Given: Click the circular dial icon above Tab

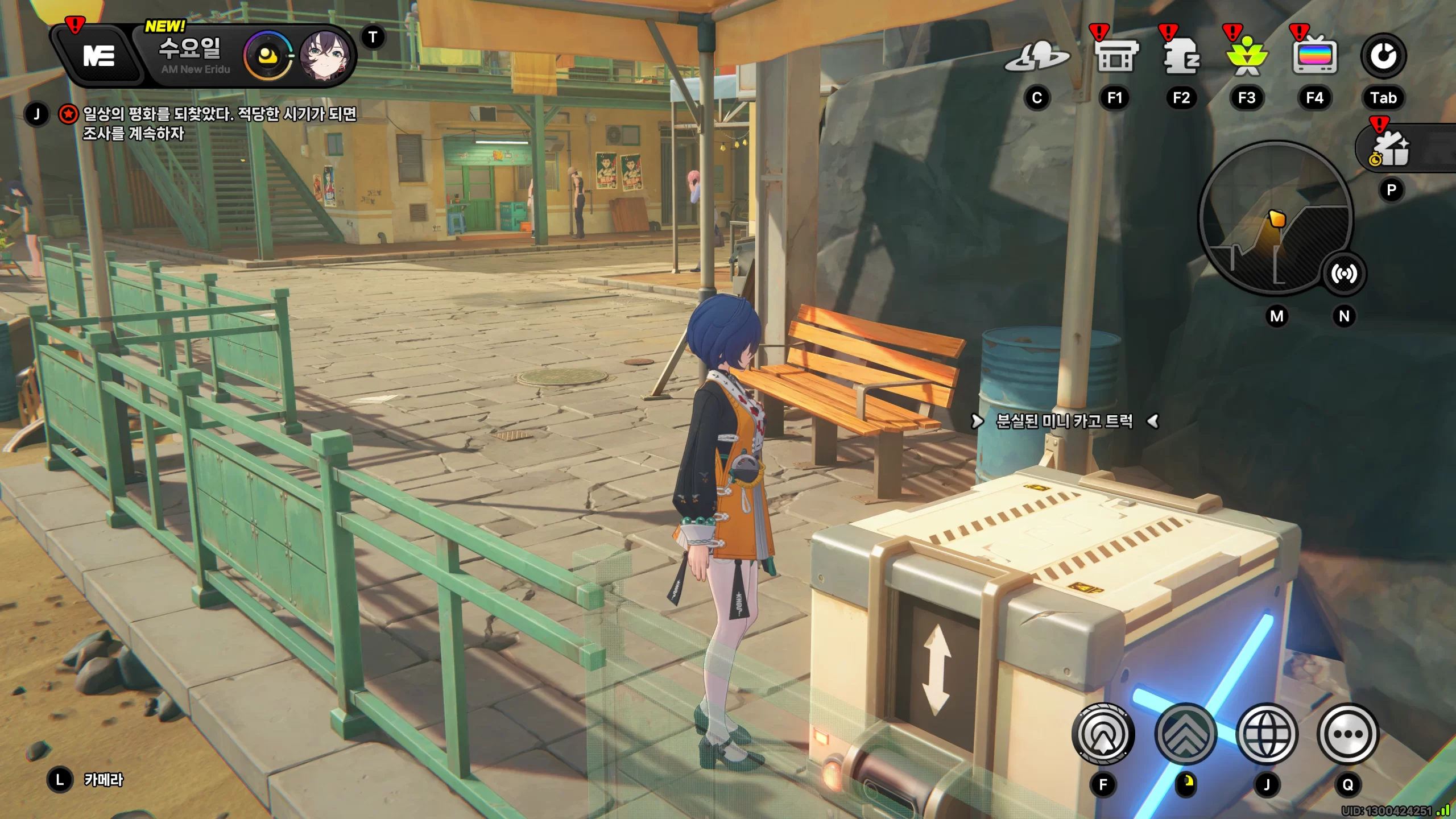Looking at the screenshot, I should tap(1383, 56).
